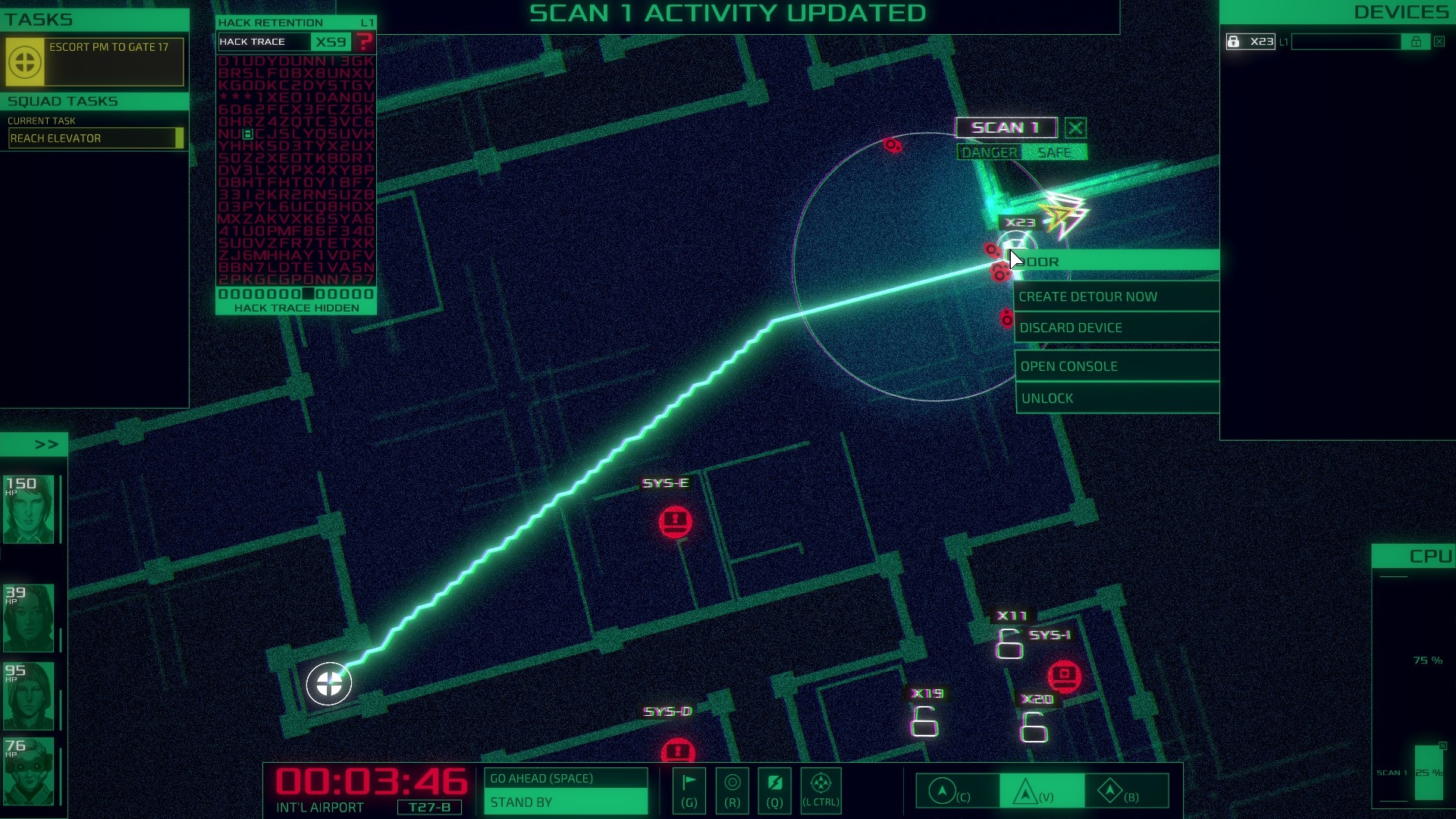Toggle DANGER mode for Scan 1
Image resolution: width=1456 pixels, height=819 pixels.
989,152
